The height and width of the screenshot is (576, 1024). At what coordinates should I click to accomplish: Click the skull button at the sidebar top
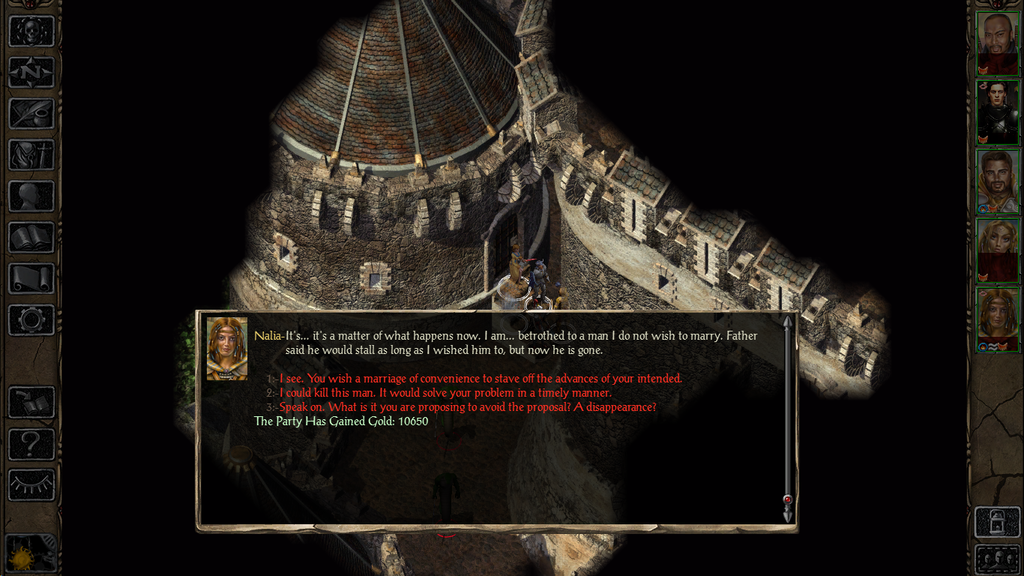pos(31,31)
